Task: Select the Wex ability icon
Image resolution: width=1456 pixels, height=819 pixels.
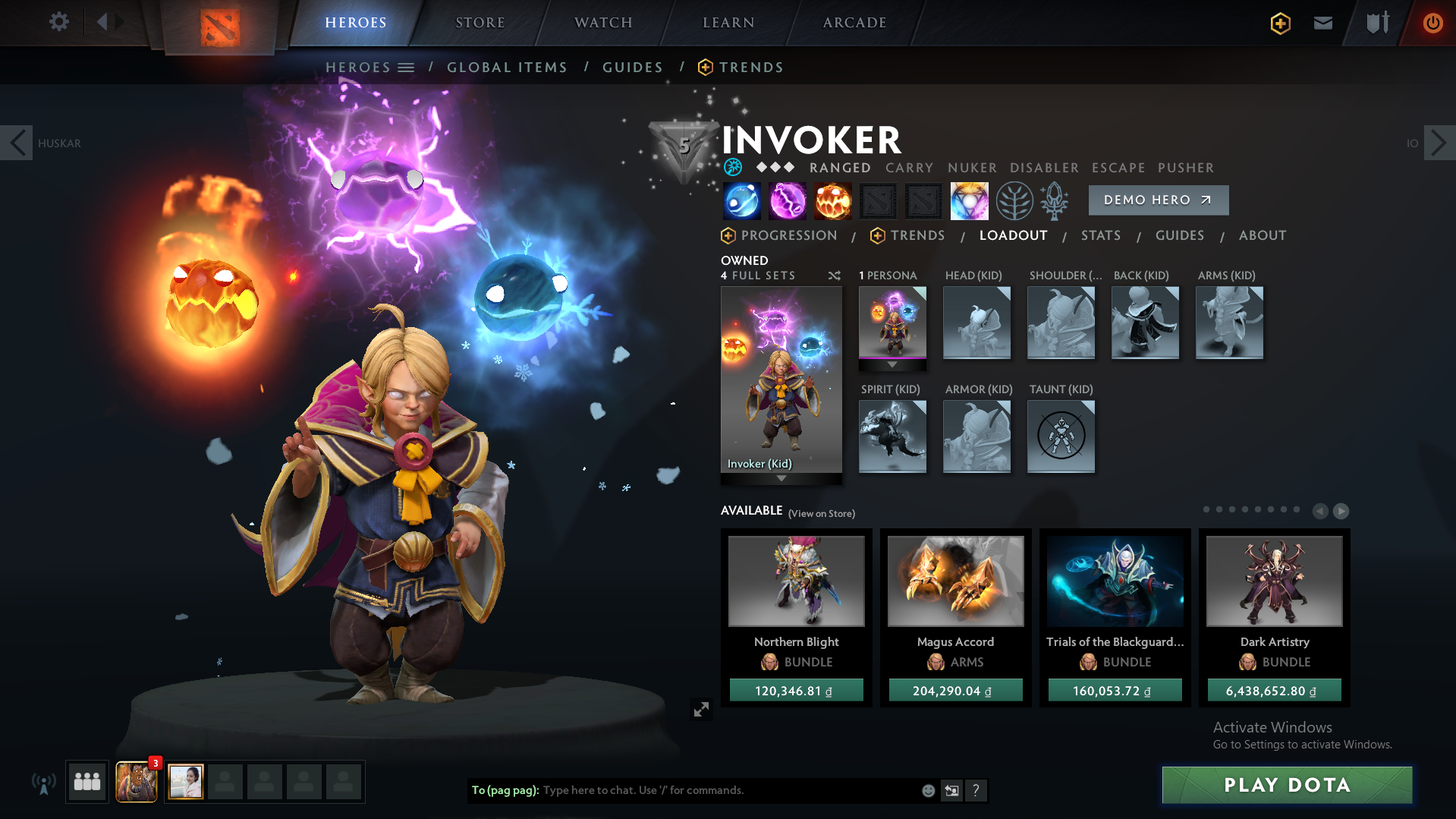Action: [788, 201]
